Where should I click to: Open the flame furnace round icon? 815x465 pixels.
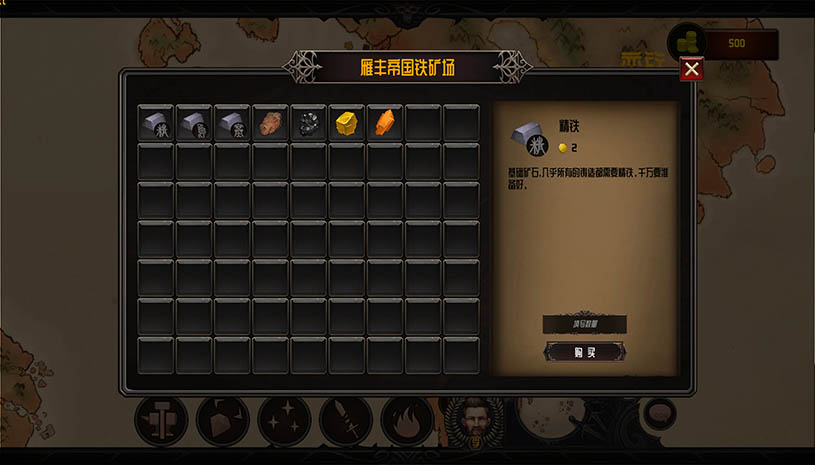pyautogui.click(x=407, y=421)
